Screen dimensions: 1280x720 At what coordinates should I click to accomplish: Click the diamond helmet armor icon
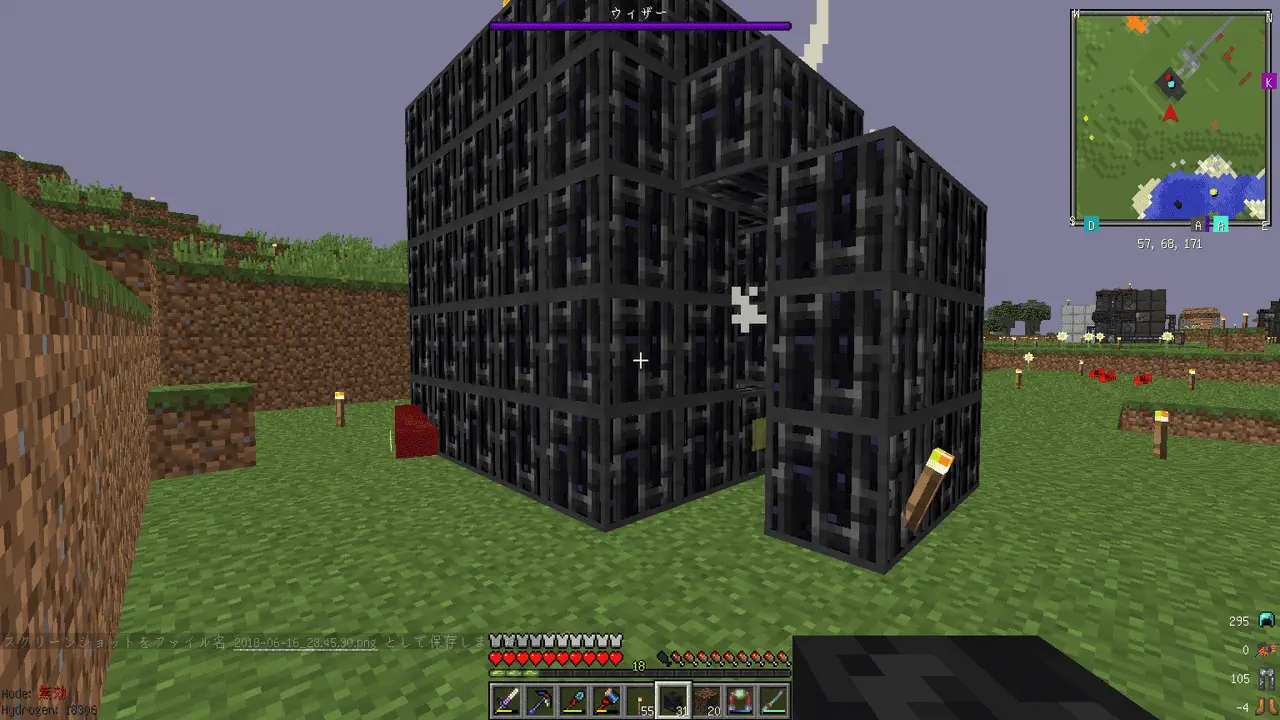1267,621
